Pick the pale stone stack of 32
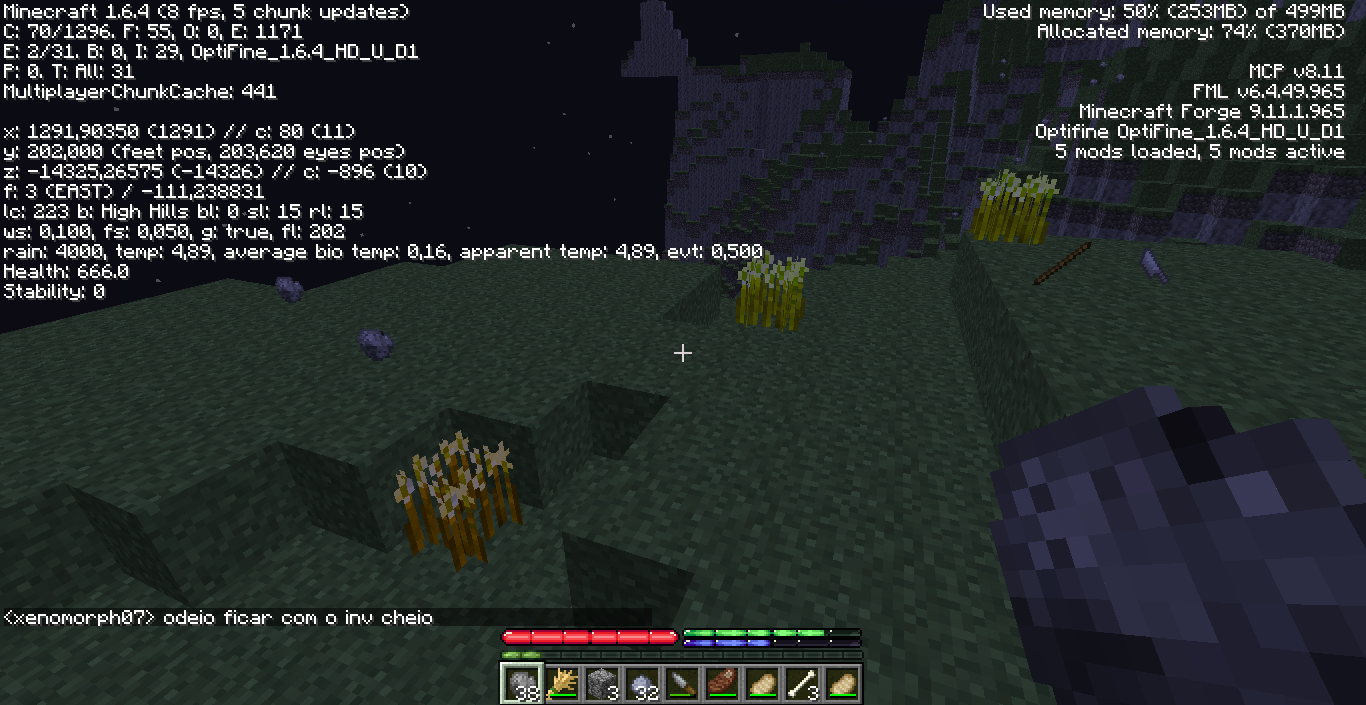The width and height of the screenshot is (1366, 705). [642, 683]
